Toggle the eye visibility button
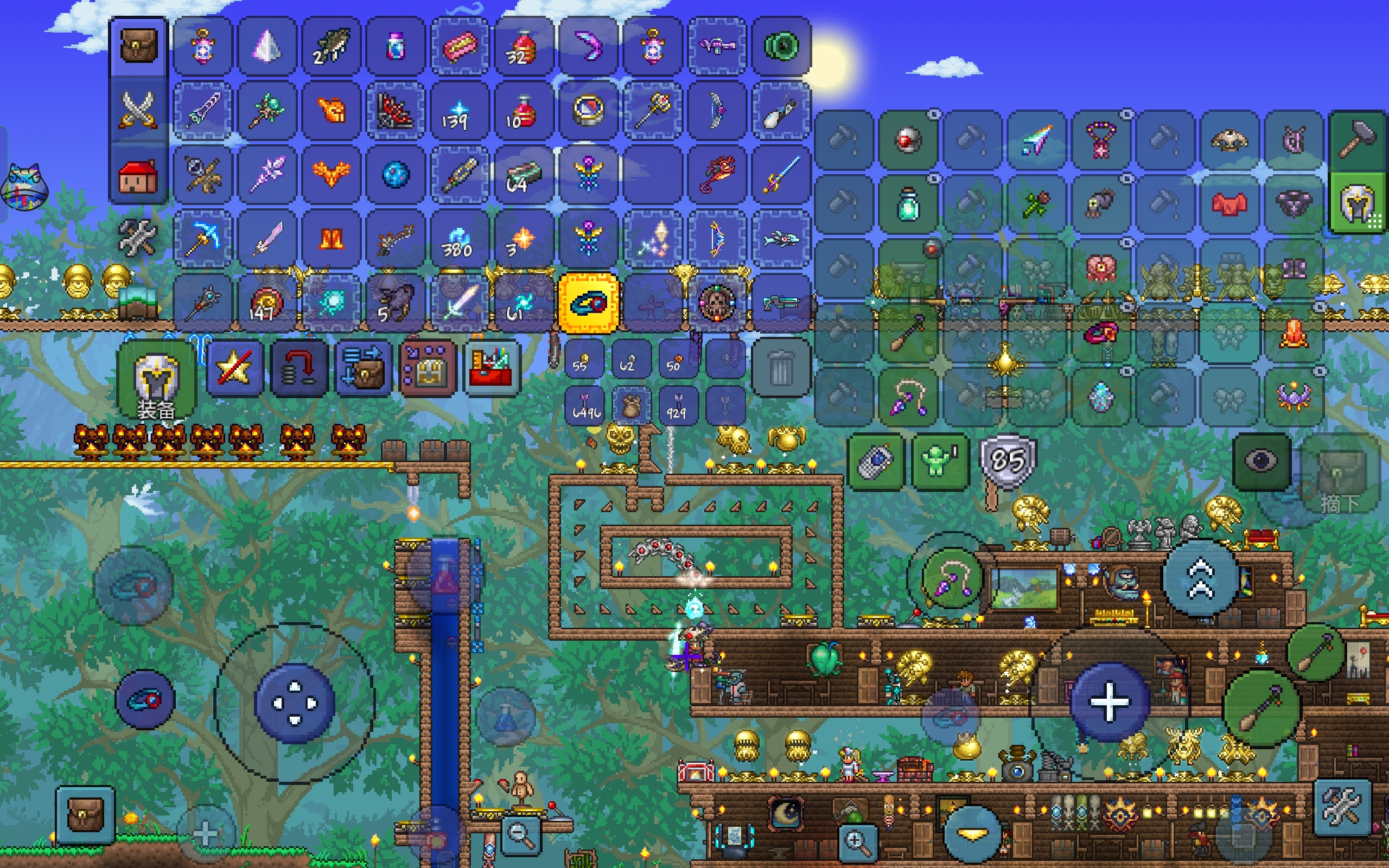This screenshot has width=1389, height=868. (x=1261, y=461)
